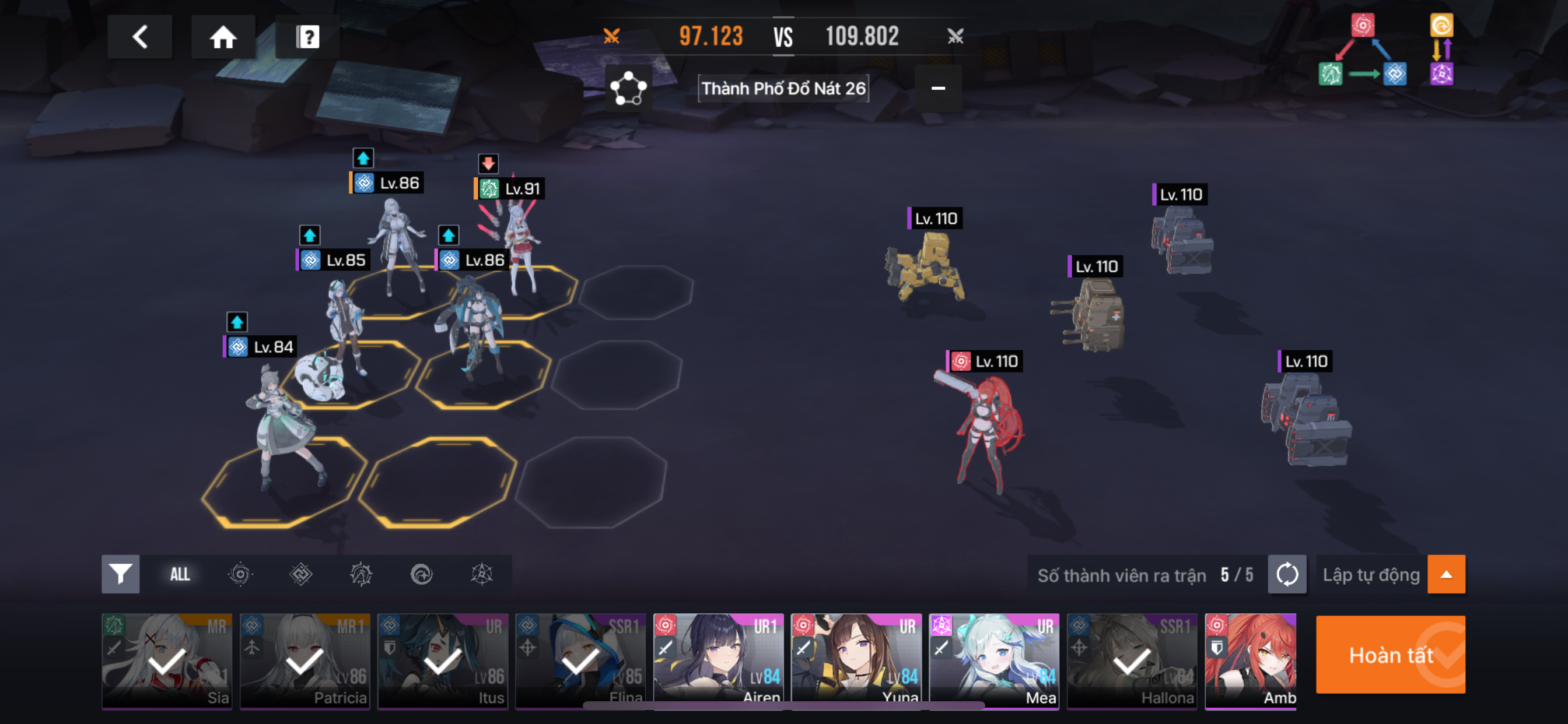Viewport: 1568px width, 724px height.
Task: Filter roster by the star-shaped element
Action: coord(481,574)
